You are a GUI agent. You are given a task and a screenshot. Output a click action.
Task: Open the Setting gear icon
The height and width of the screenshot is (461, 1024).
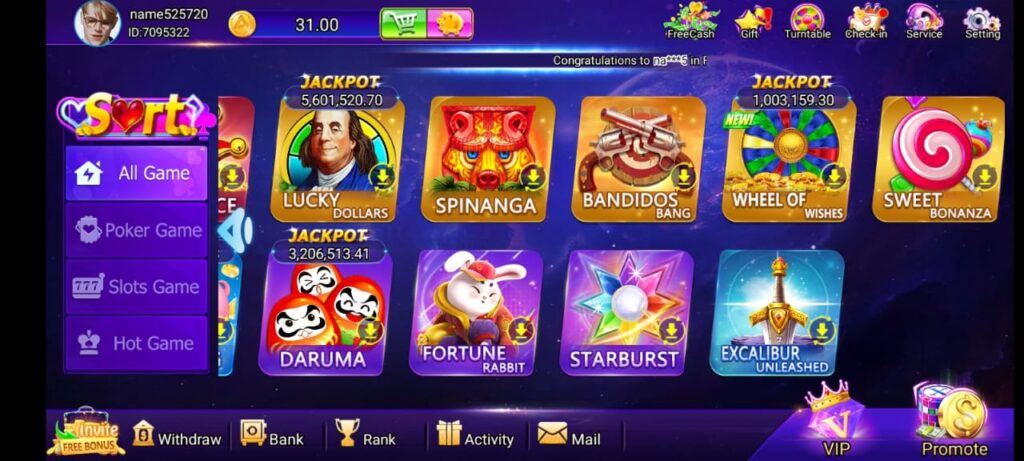pyautogui.click(x=982, y=22)
